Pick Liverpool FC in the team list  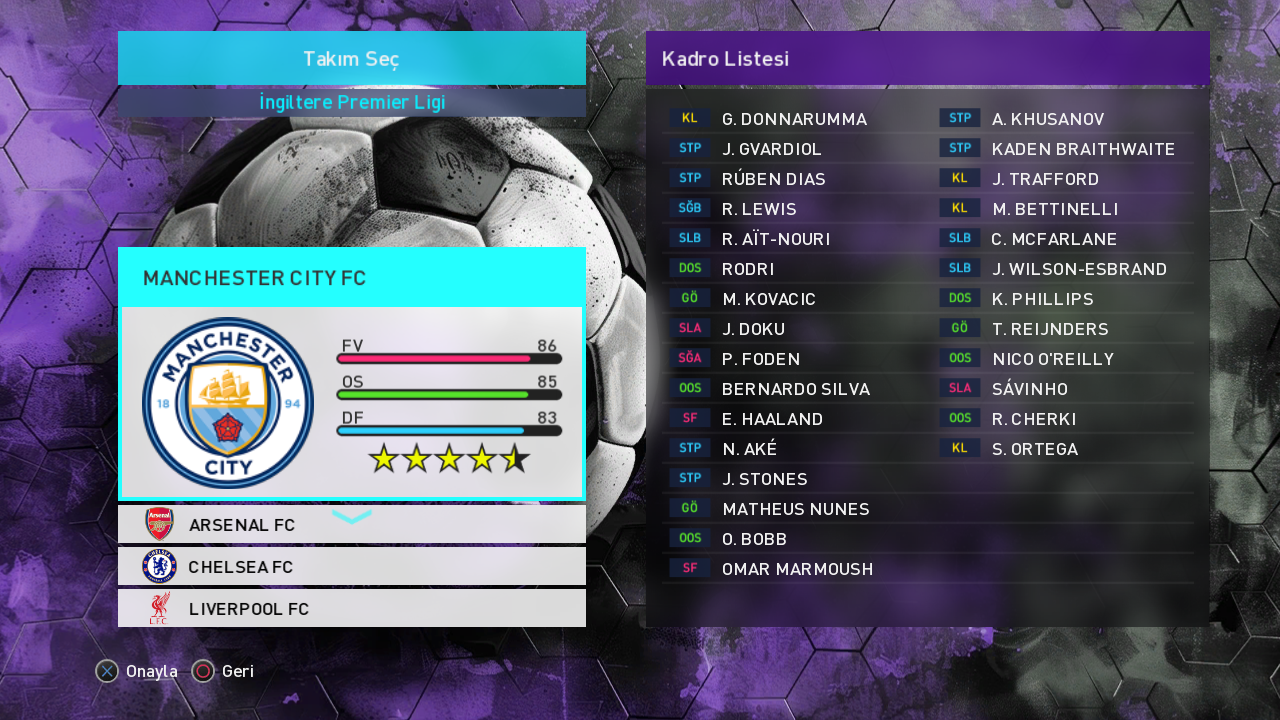coord(351,609)
